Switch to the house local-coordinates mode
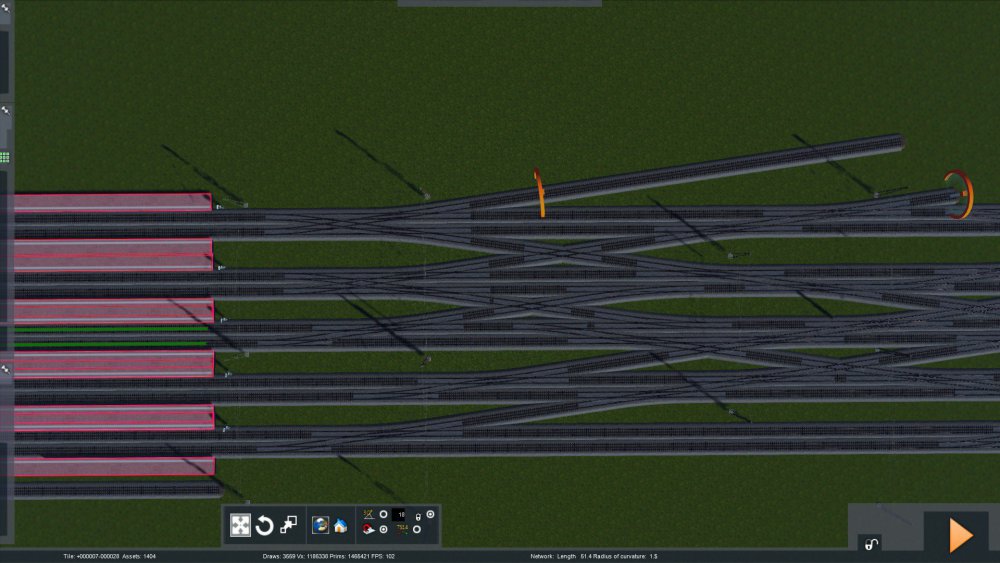The width and height of the screenshot is (1000, 563). tap(340, 525)
